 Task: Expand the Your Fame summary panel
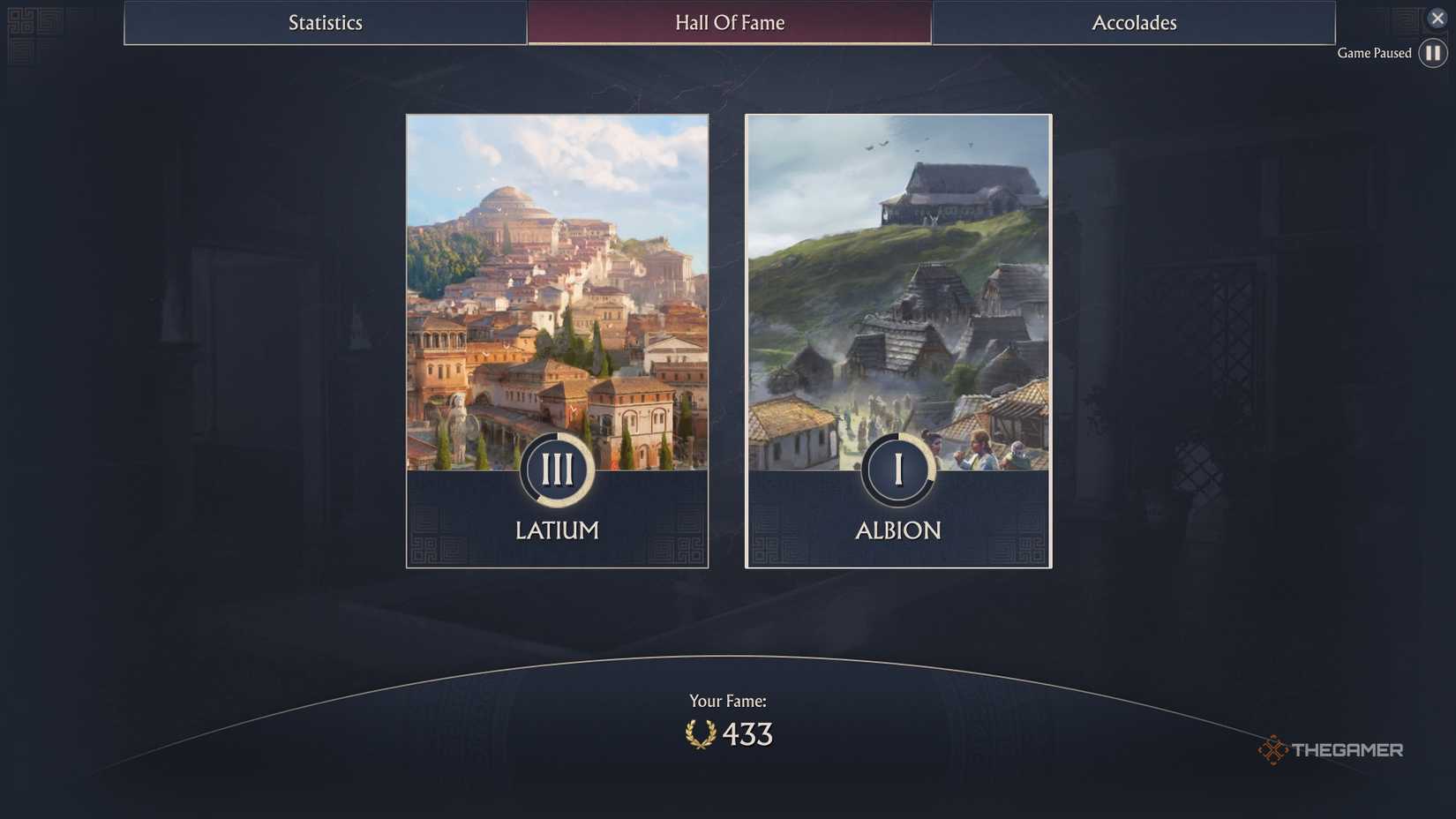[729, 717]
